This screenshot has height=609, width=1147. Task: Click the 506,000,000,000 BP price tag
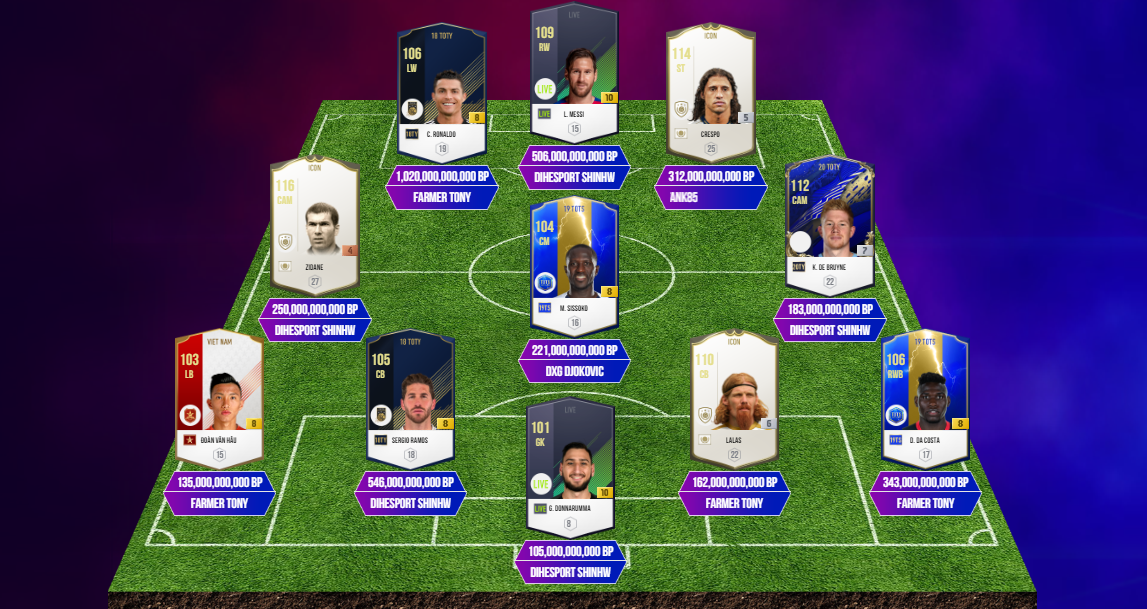coord(574,156)
